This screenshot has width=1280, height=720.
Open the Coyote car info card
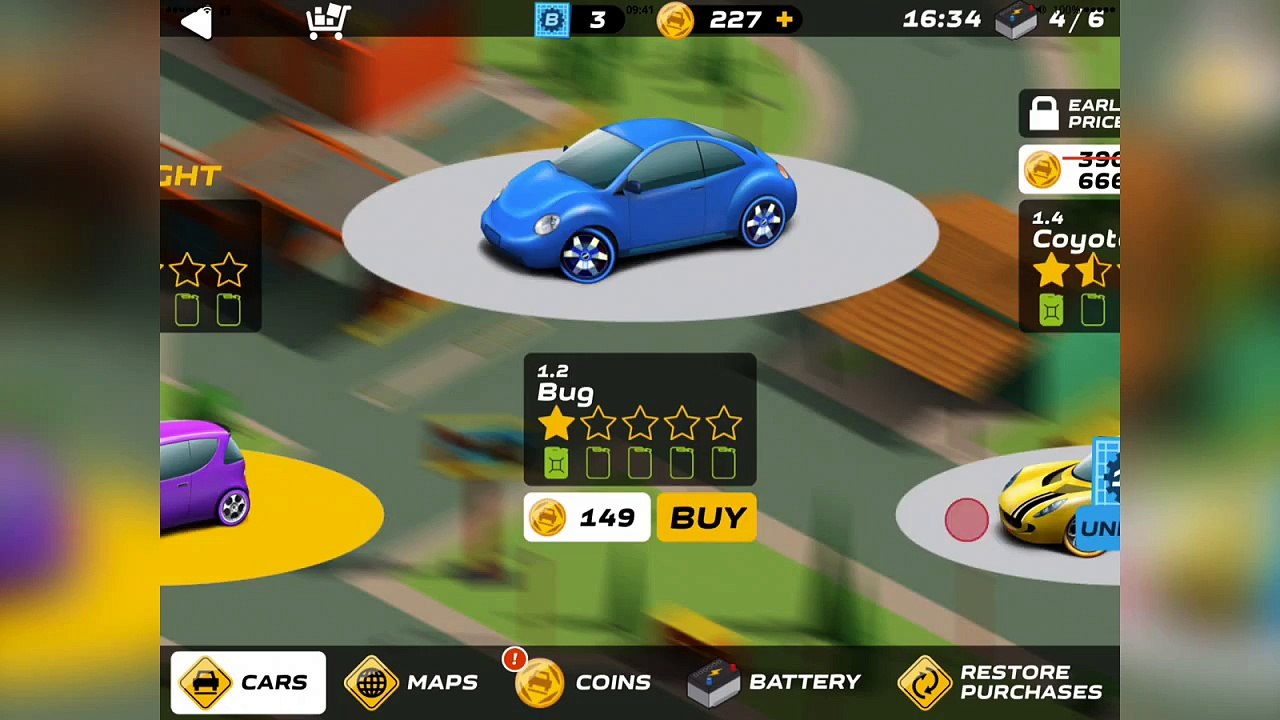[1070, 265]
